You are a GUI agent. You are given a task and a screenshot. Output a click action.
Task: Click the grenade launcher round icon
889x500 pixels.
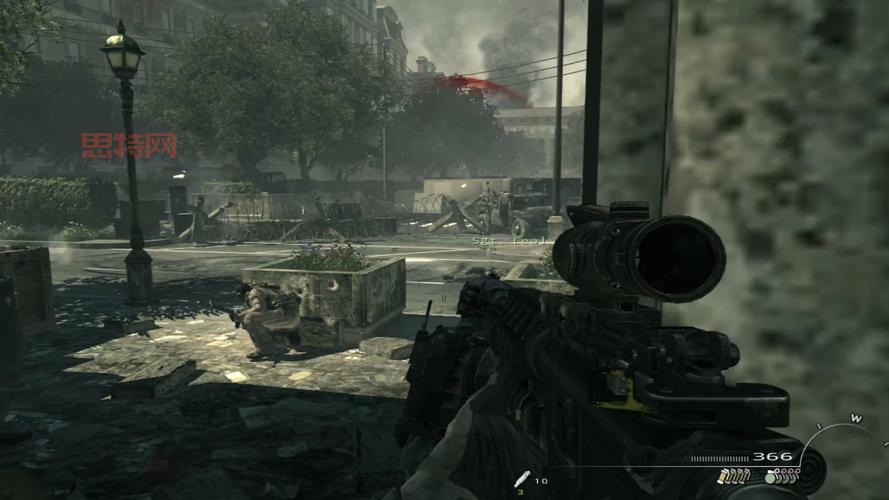pos(521,481)
